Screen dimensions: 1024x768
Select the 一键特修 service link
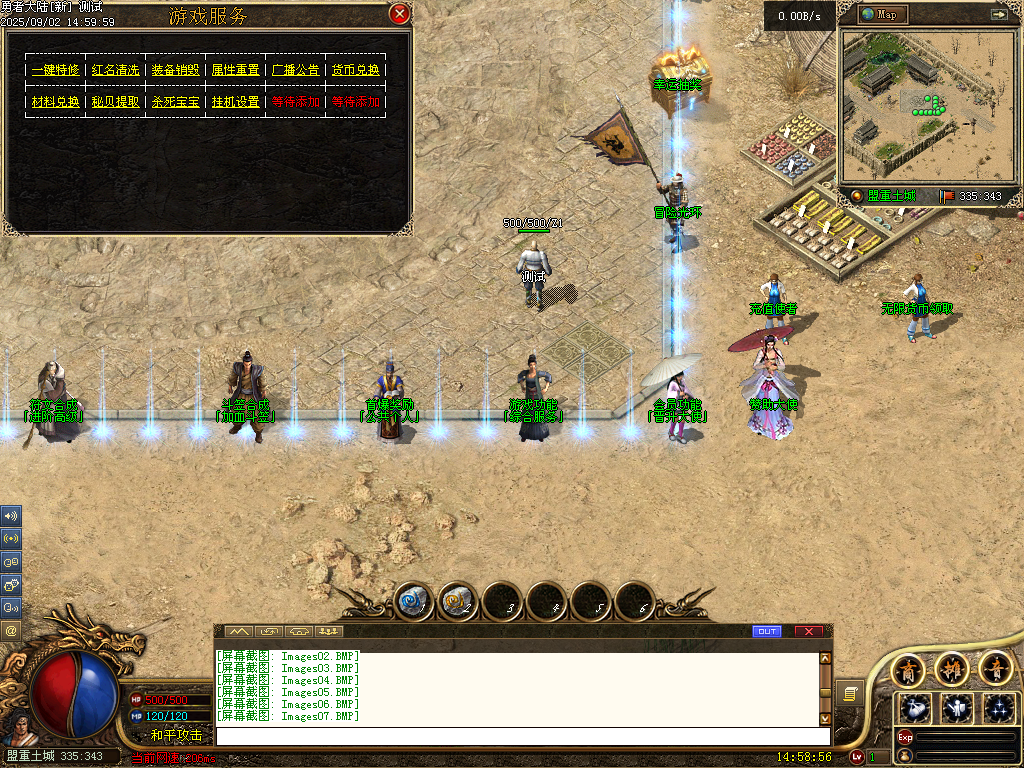pos(55,70)
